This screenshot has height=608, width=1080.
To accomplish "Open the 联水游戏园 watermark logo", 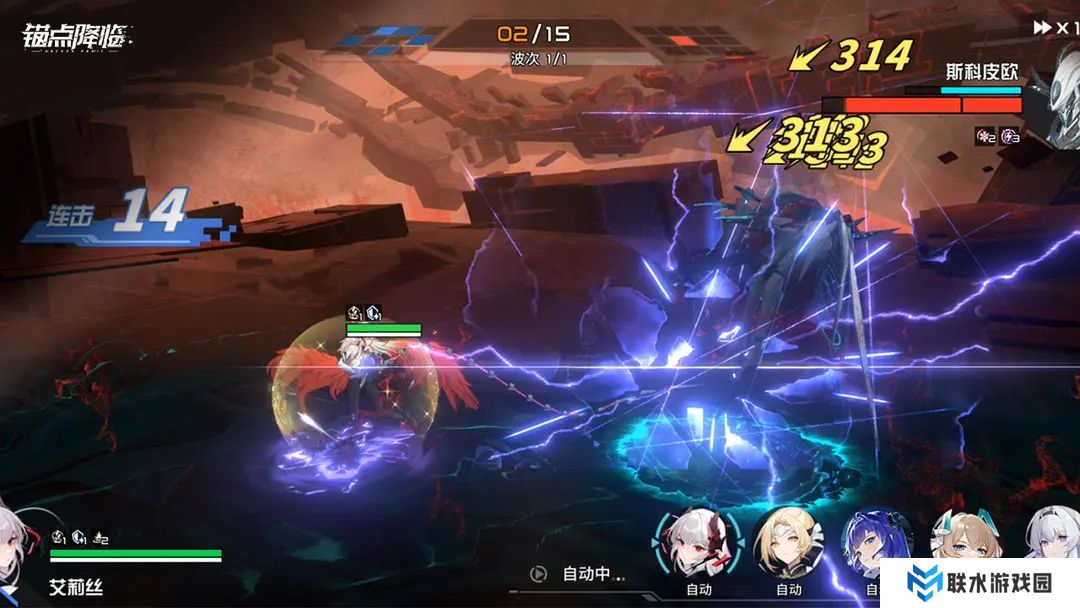I will tap(978, 582).
